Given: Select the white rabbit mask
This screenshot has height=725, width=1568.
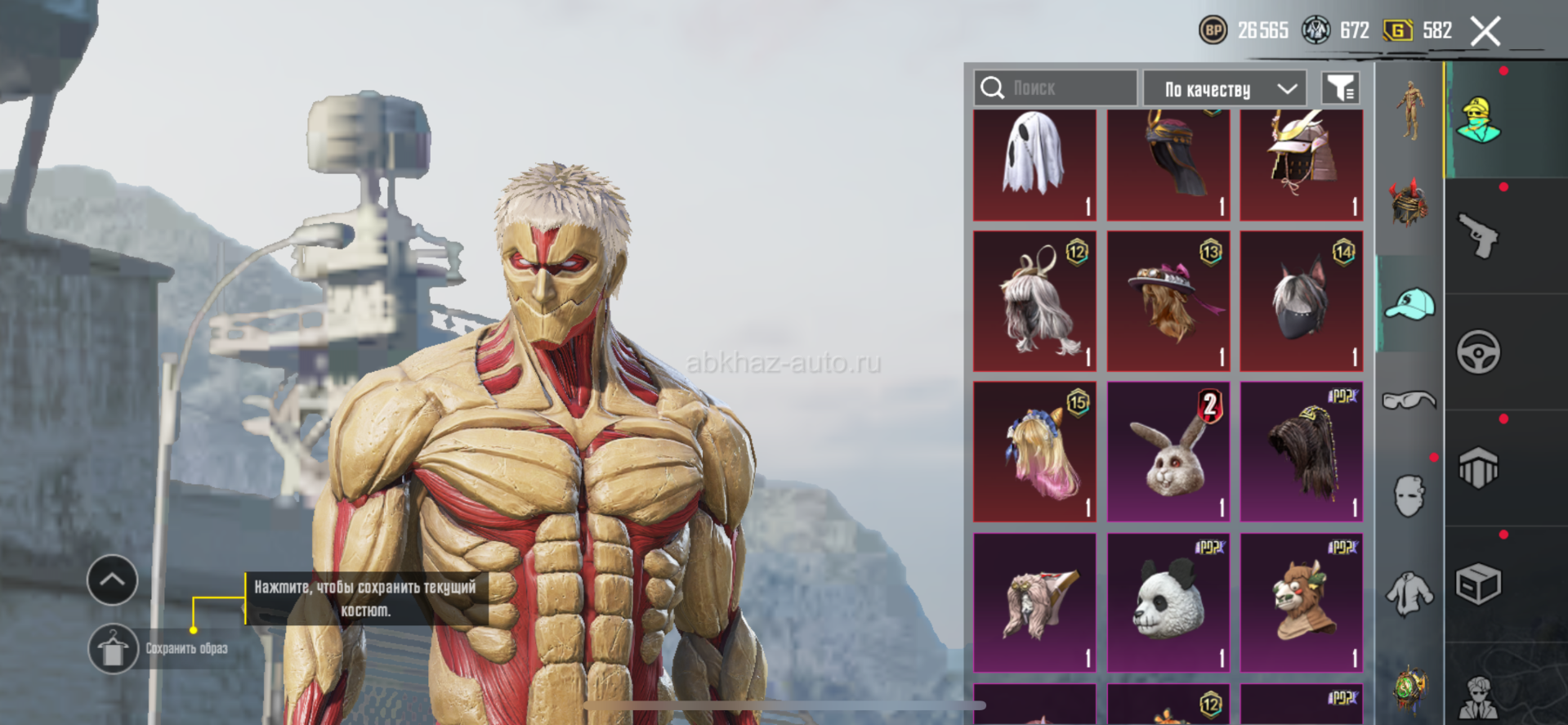Looking at the screenshot, I should point(1168,452).
